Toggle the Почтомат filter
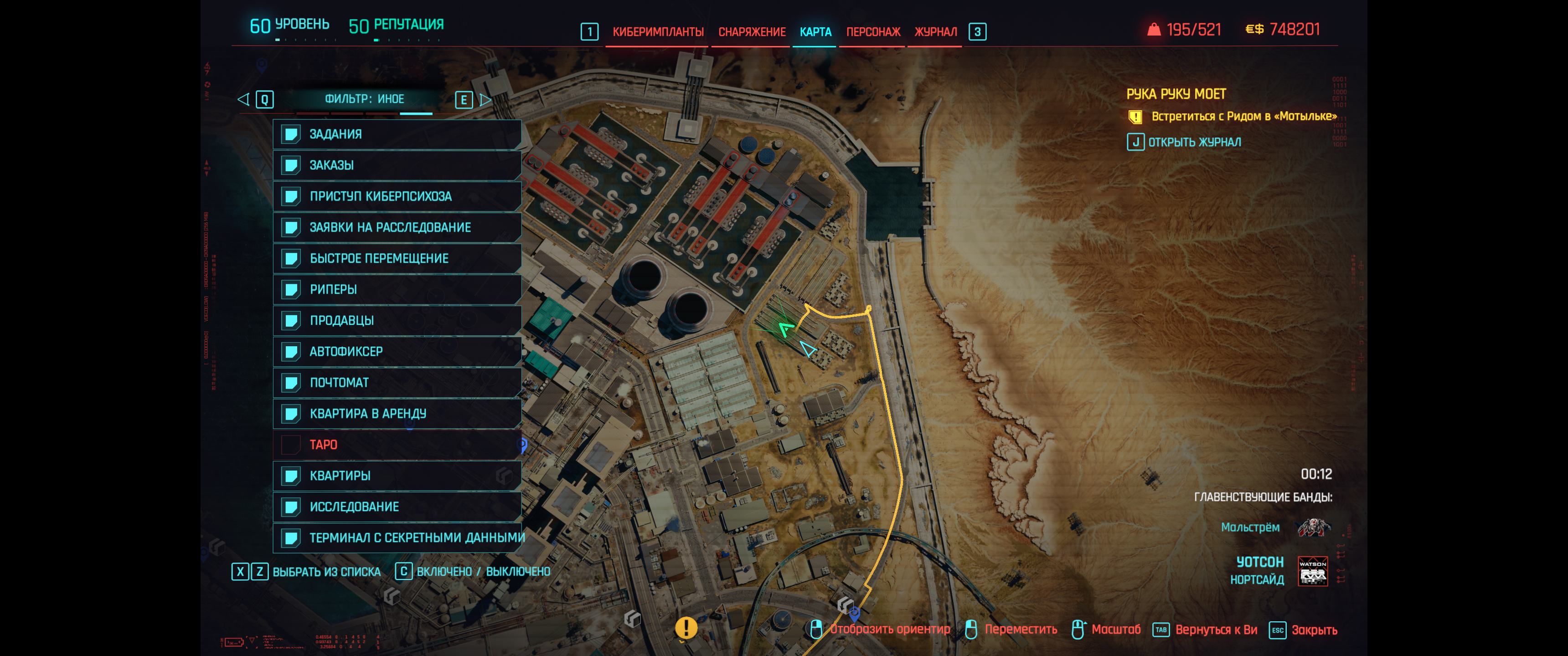1568x656 pixels. coord(397,383)
